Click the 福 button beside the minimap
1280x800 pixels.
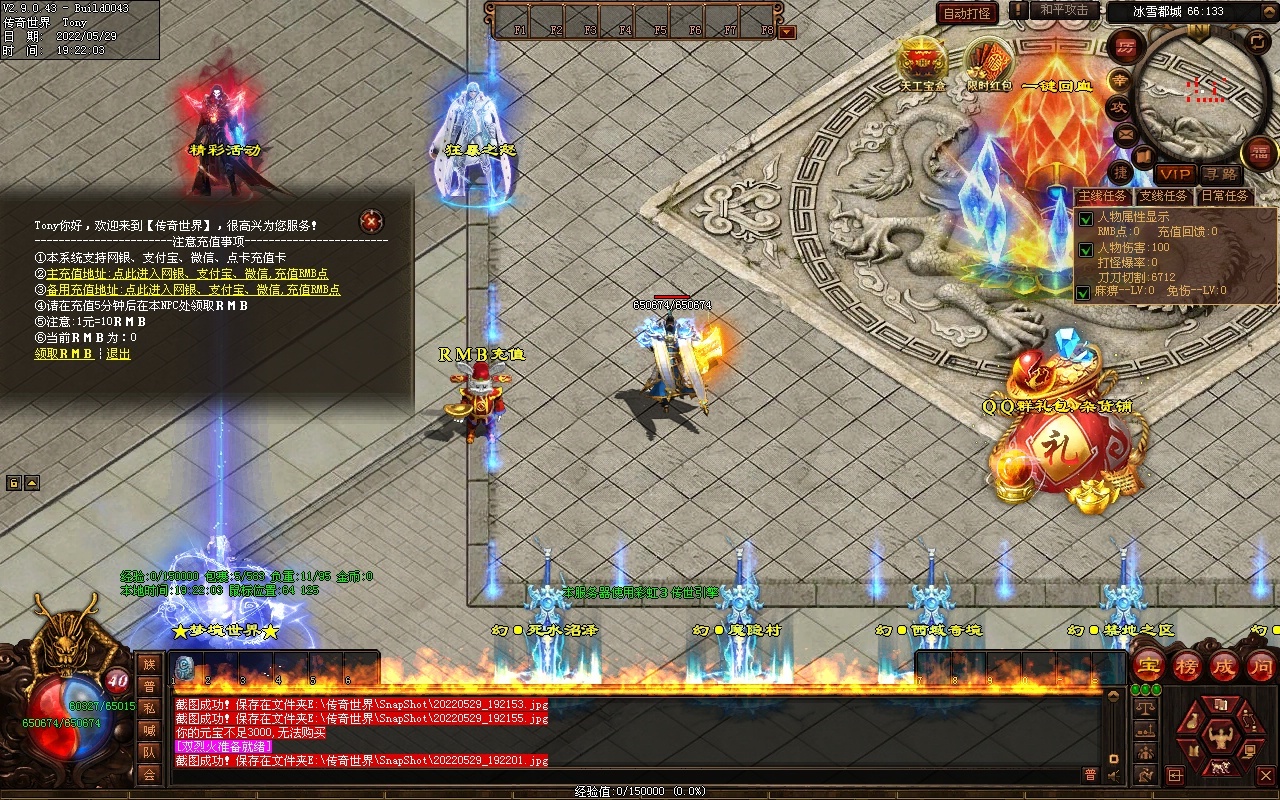point(1260,153)
